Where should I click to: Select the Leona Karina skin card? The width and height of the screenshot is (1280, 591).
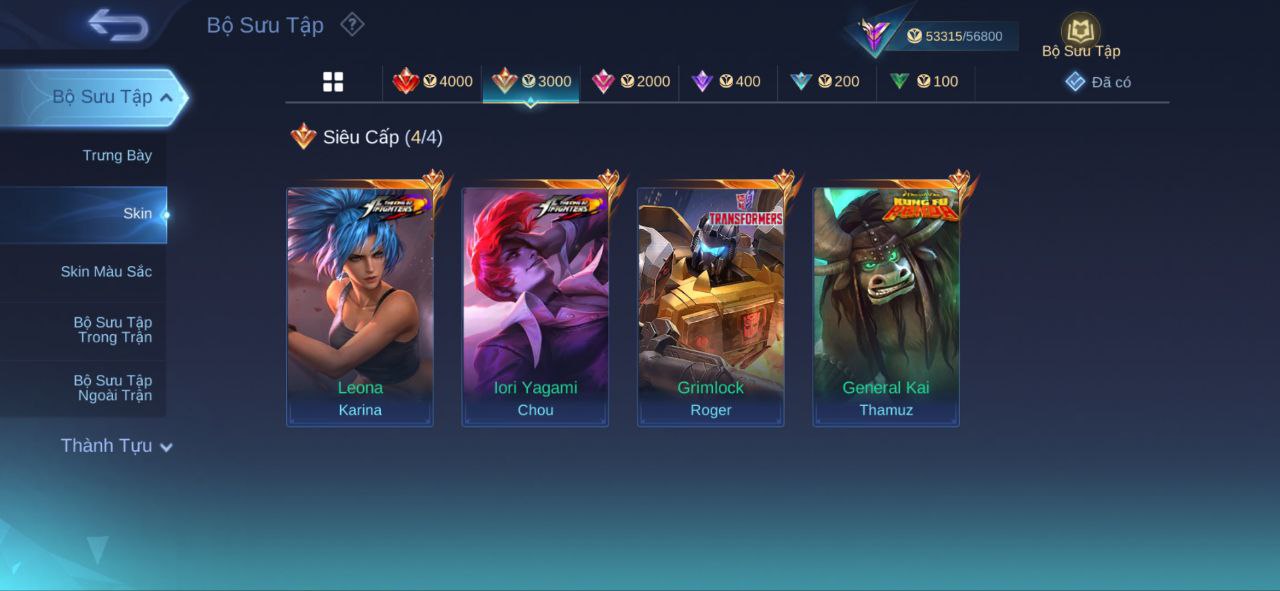[x=360, y=307]
